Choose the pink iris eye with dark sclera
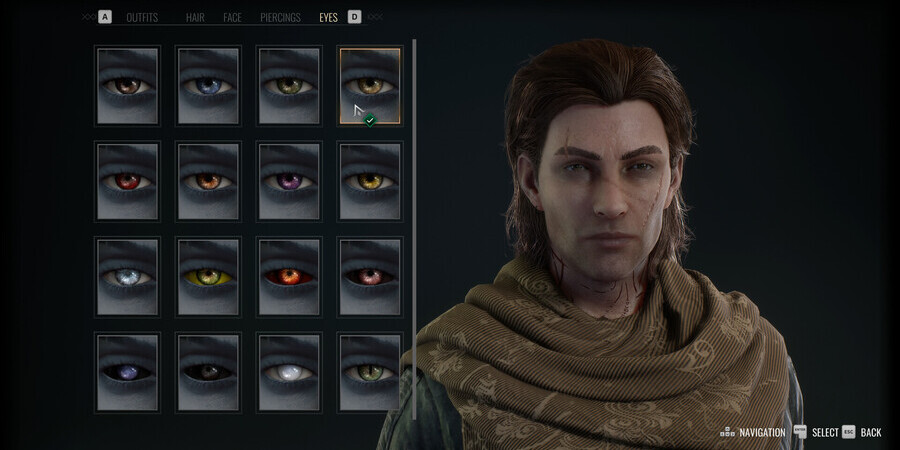 tap(370, 276)
